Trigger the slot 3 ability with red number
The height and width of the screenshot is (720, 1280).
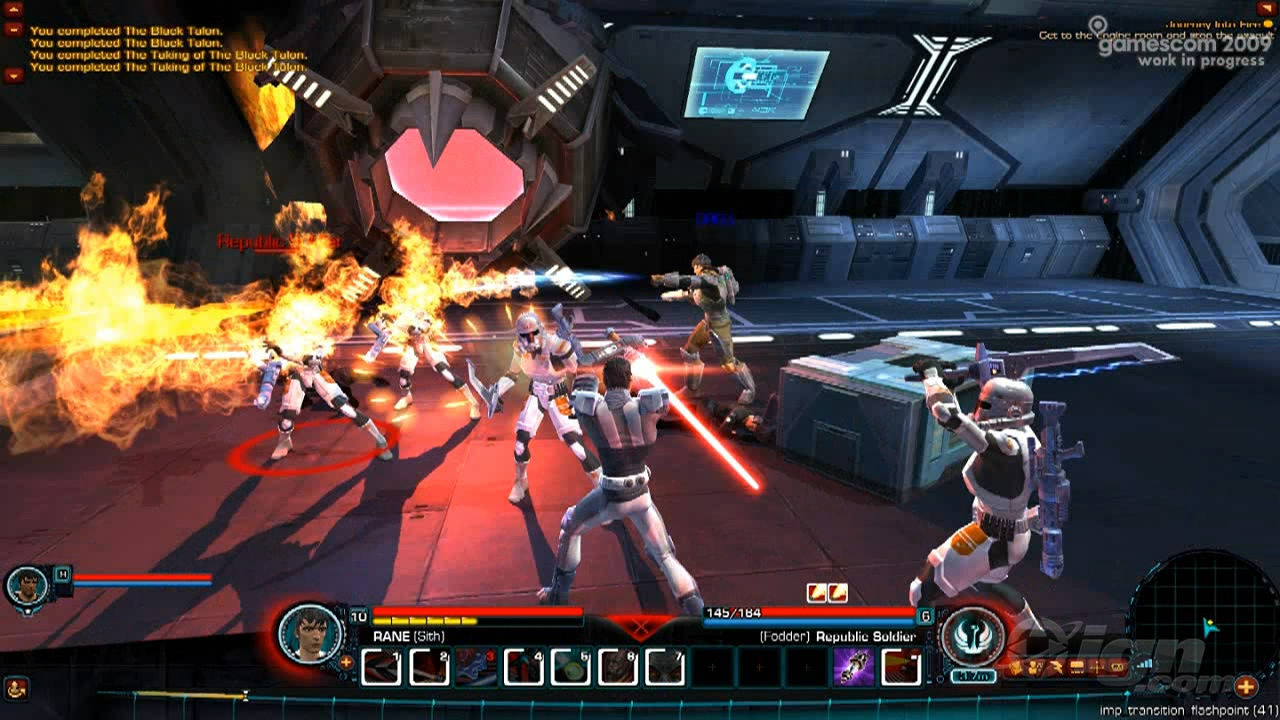pos(476,667)
